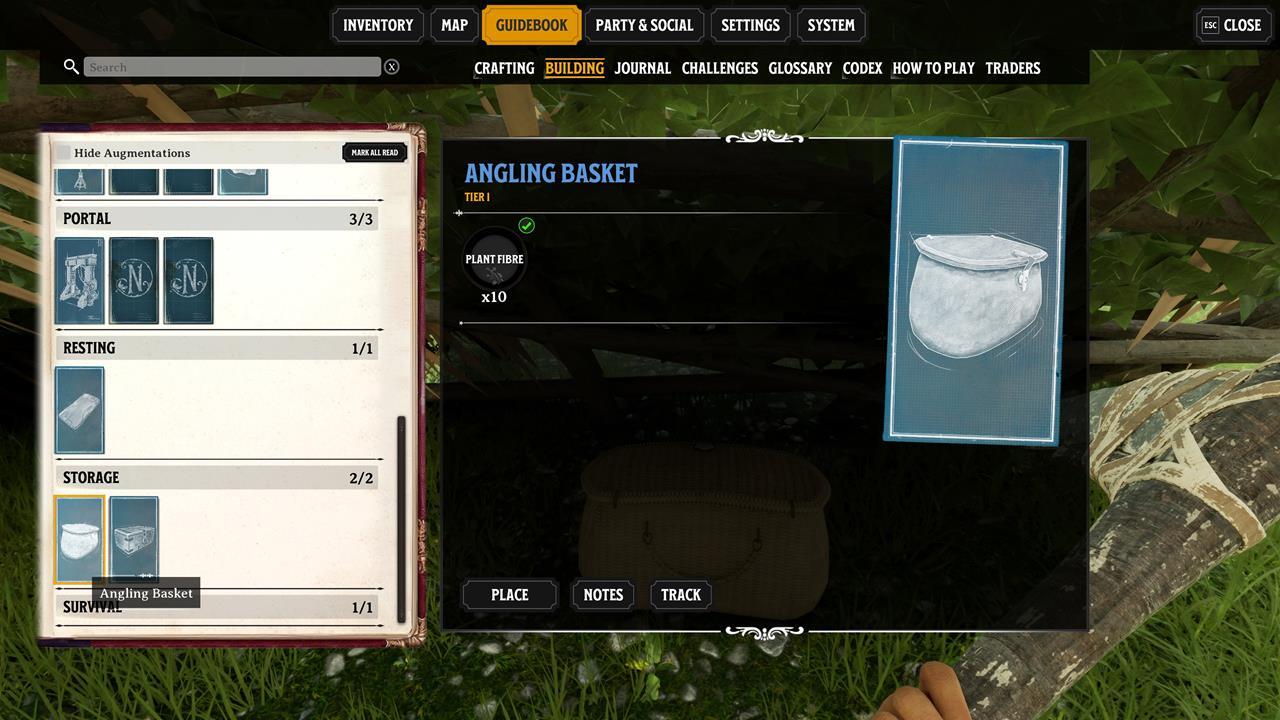
Task: Place the Angling Basket
Action: pyautogui.click(x=510, y=595)
